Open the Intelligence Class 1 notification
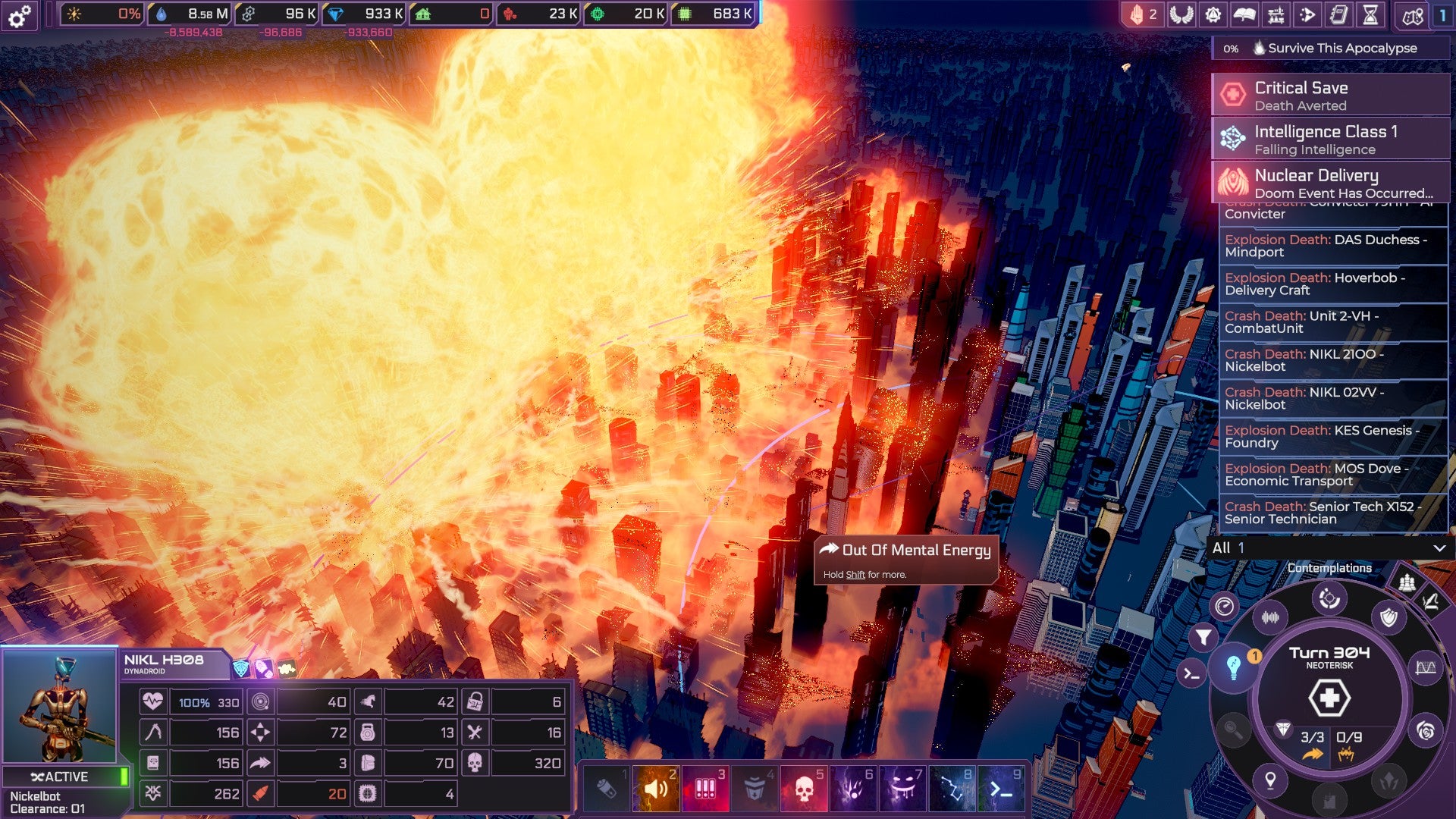Viewport: 1456px width, 819px height. [x=1330, y=139]
